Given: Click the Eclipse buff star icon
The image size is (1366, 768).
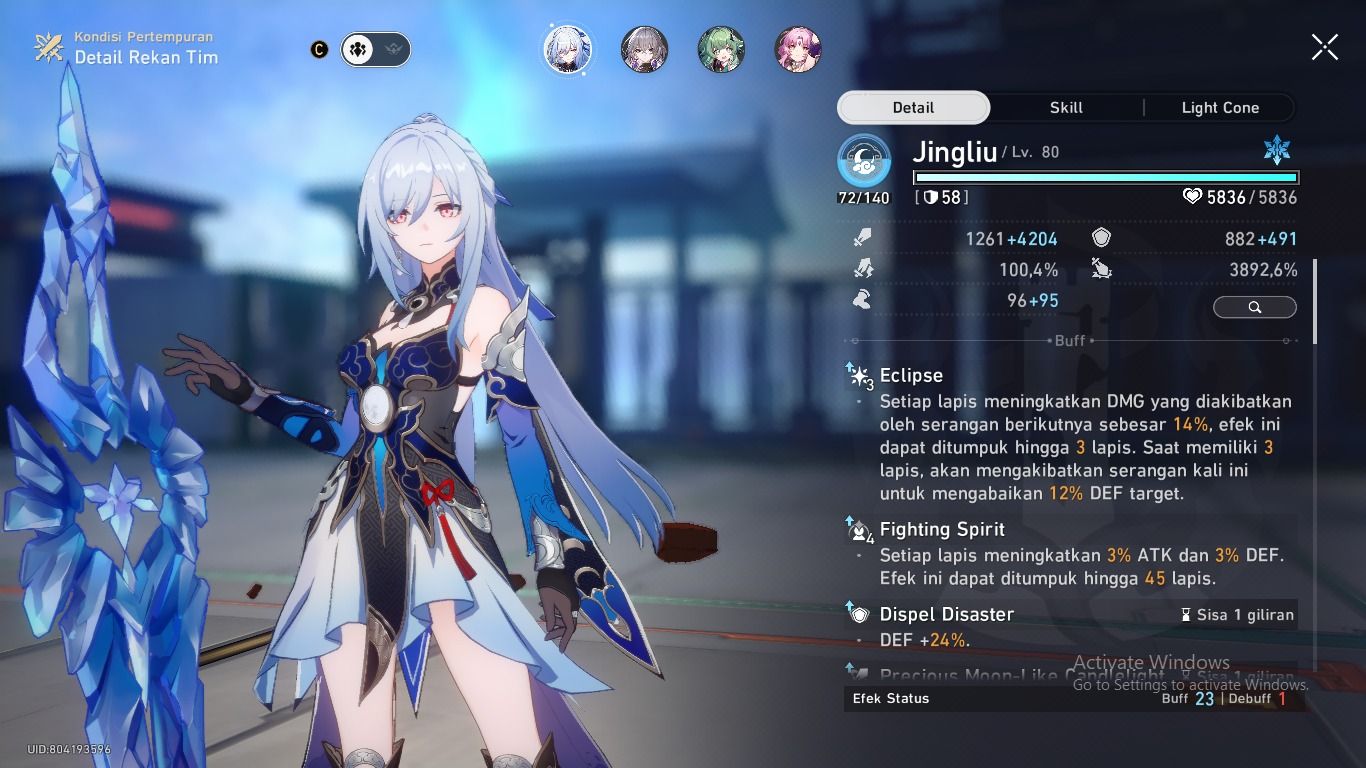Looking at the screenshot, I should point(860,374).
